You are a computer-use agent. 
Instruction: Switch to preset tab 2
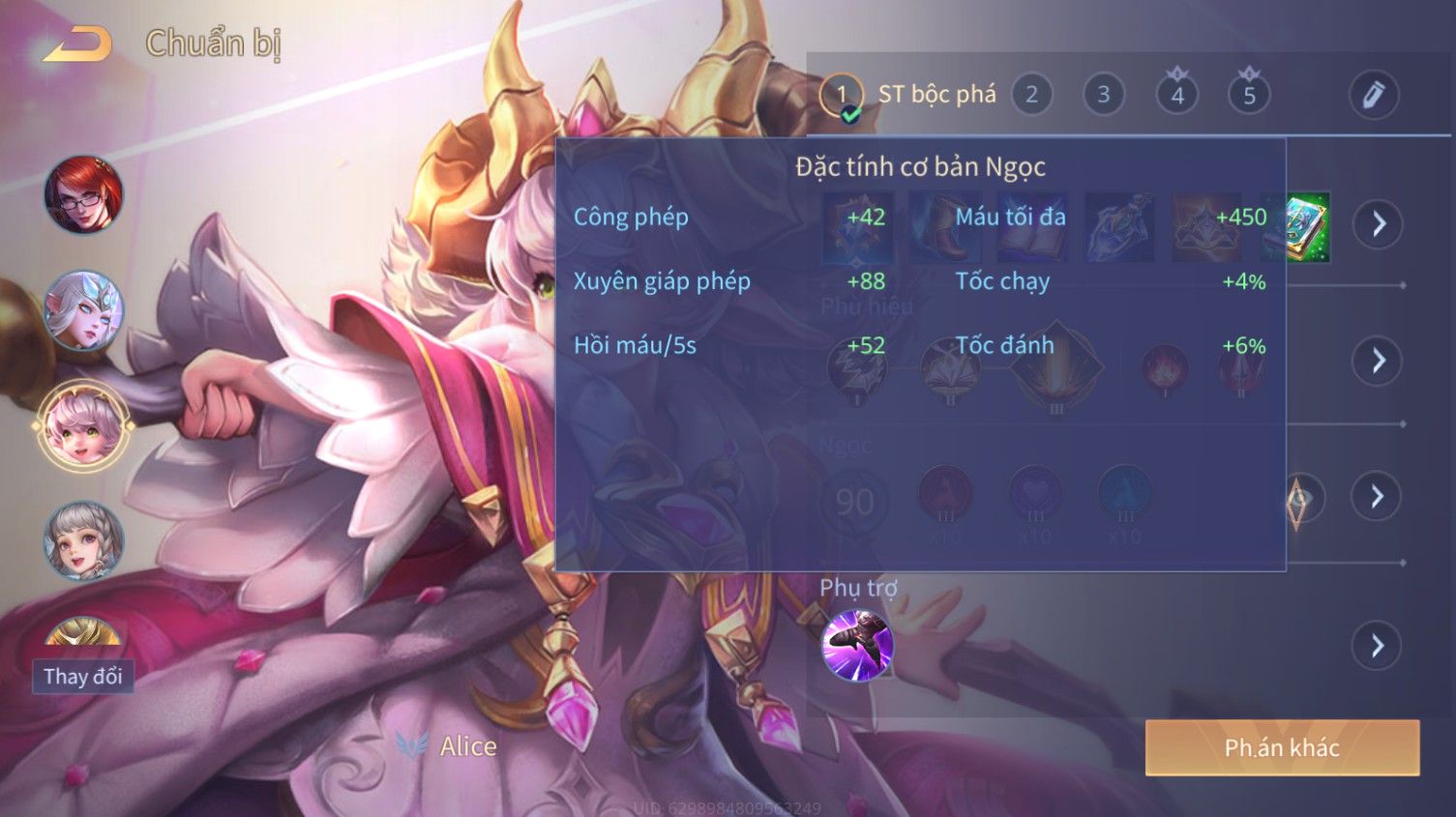pyautogui.click(x=1031, y=95)
